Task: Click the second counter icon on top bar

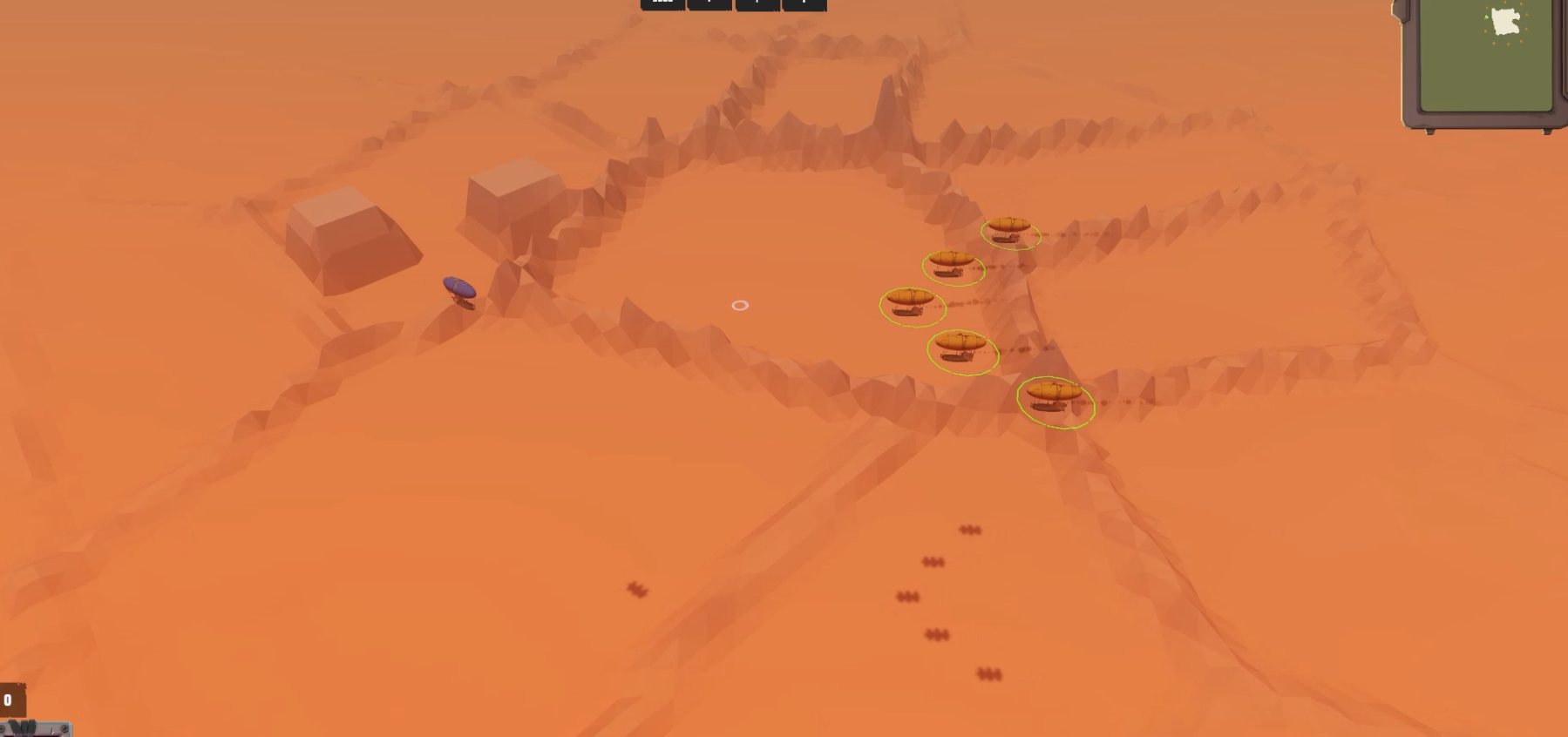Action: tap(709, 3)
